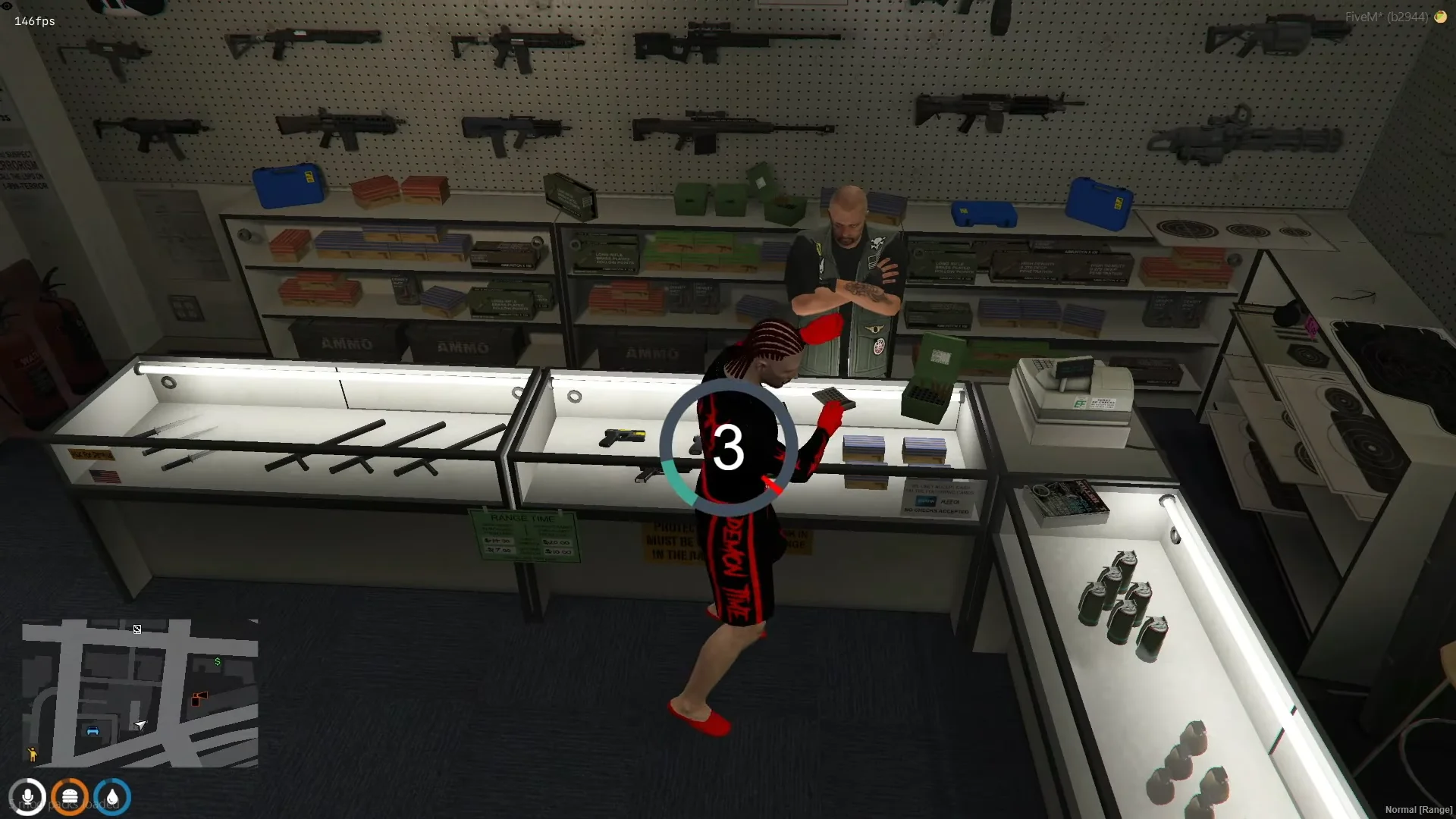Click the blue car blip on minimap
This screenshot has width=1456, height=819.
coord(93,731)
